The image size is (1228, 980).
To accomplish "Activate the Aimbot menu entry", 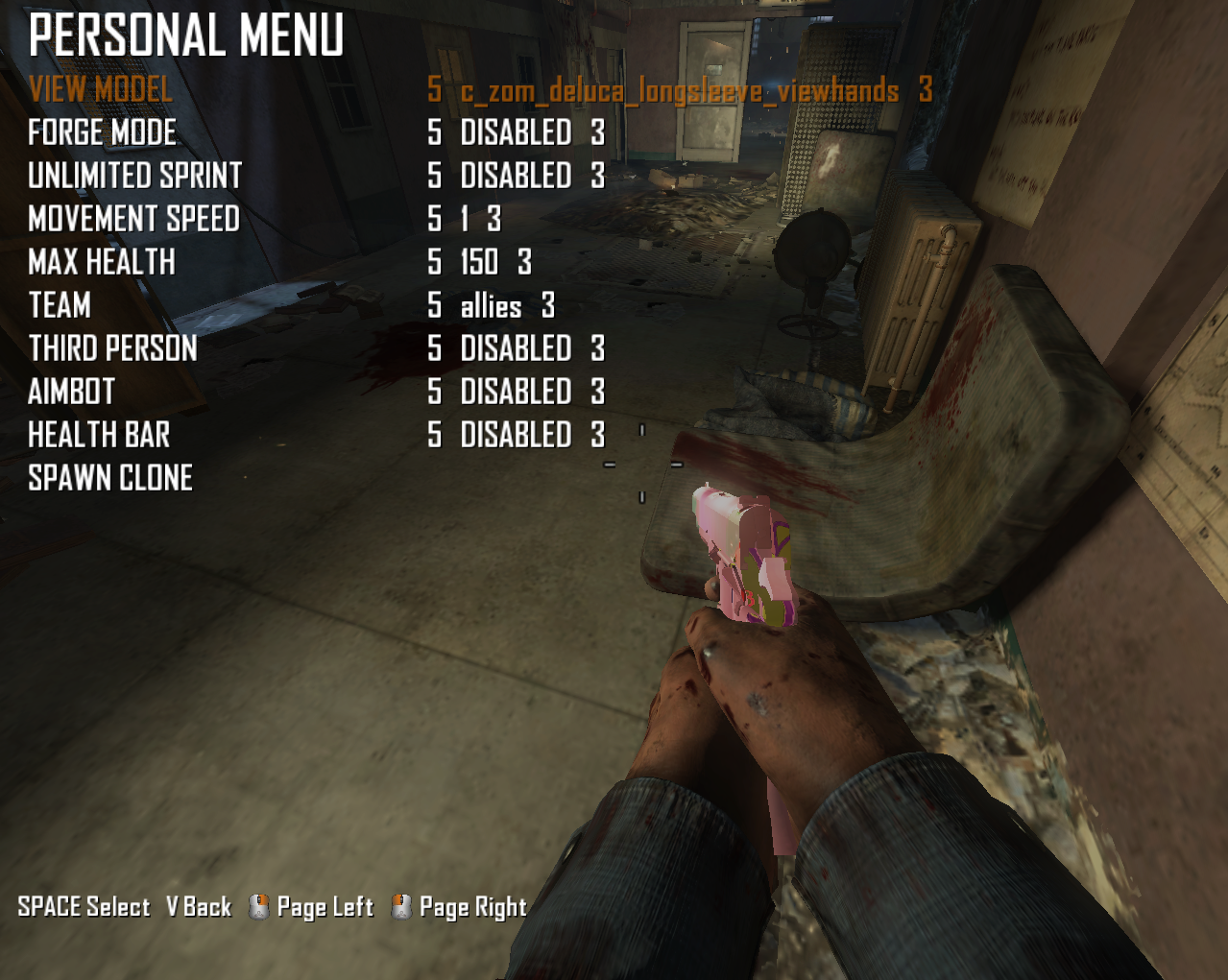I will [x=72, y=393].
